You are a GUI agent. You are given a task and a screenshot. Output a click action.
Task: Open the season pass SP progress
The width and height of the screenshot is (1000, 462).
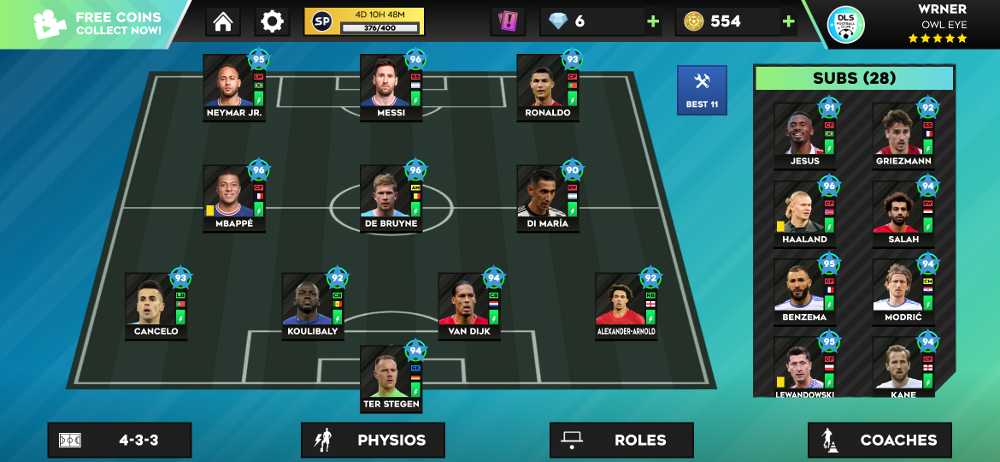pyautogui.click(x=364, y=21)
